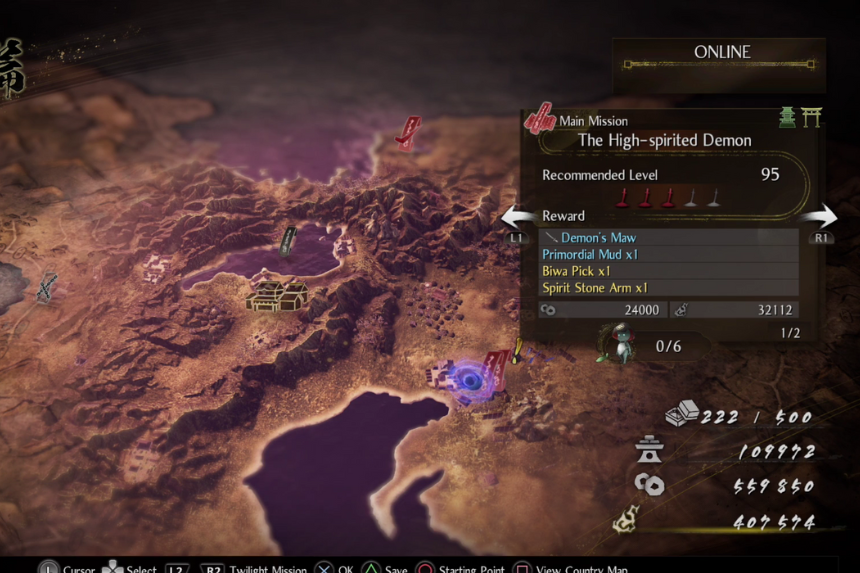Choose the crossed-swords marker at the western edge

tap(46, 288)
